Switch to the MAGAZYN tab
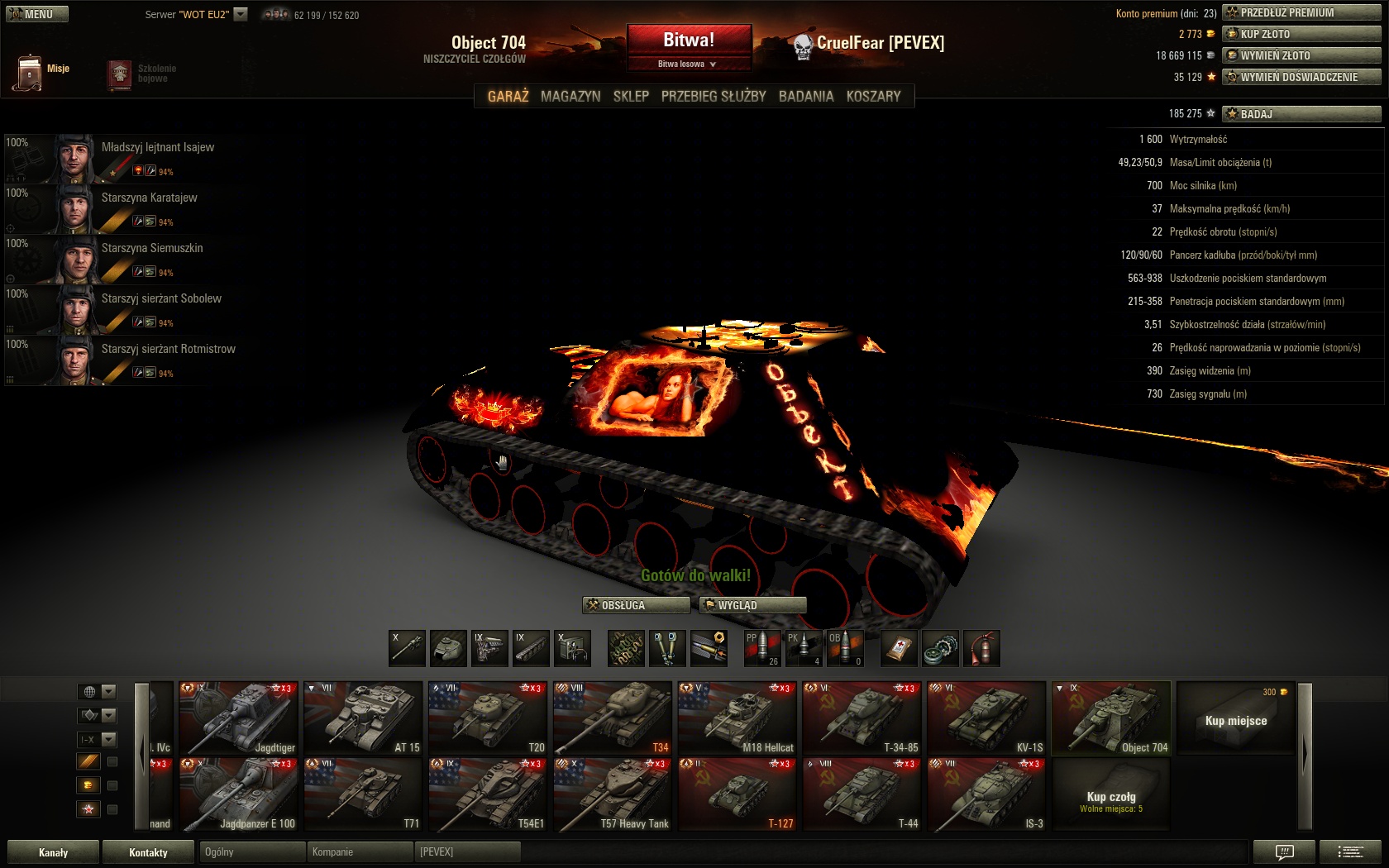Image resolution: width=1389 pixels, height=868 pixels. pyautogui.click(x=570, y=97)
